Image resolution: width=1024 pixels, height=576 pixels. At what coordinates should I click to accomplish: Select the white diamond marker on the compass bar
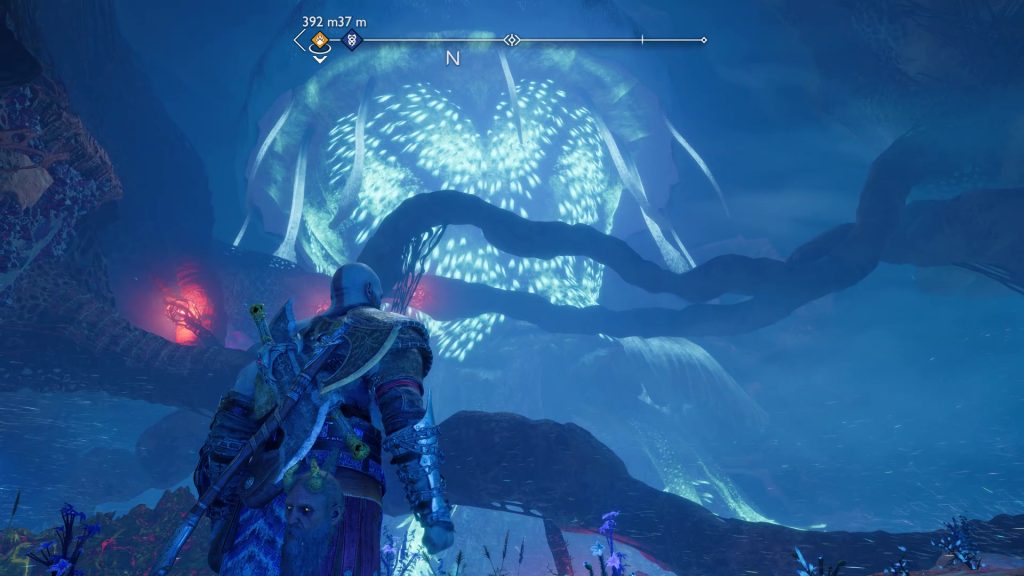(512, 41)
